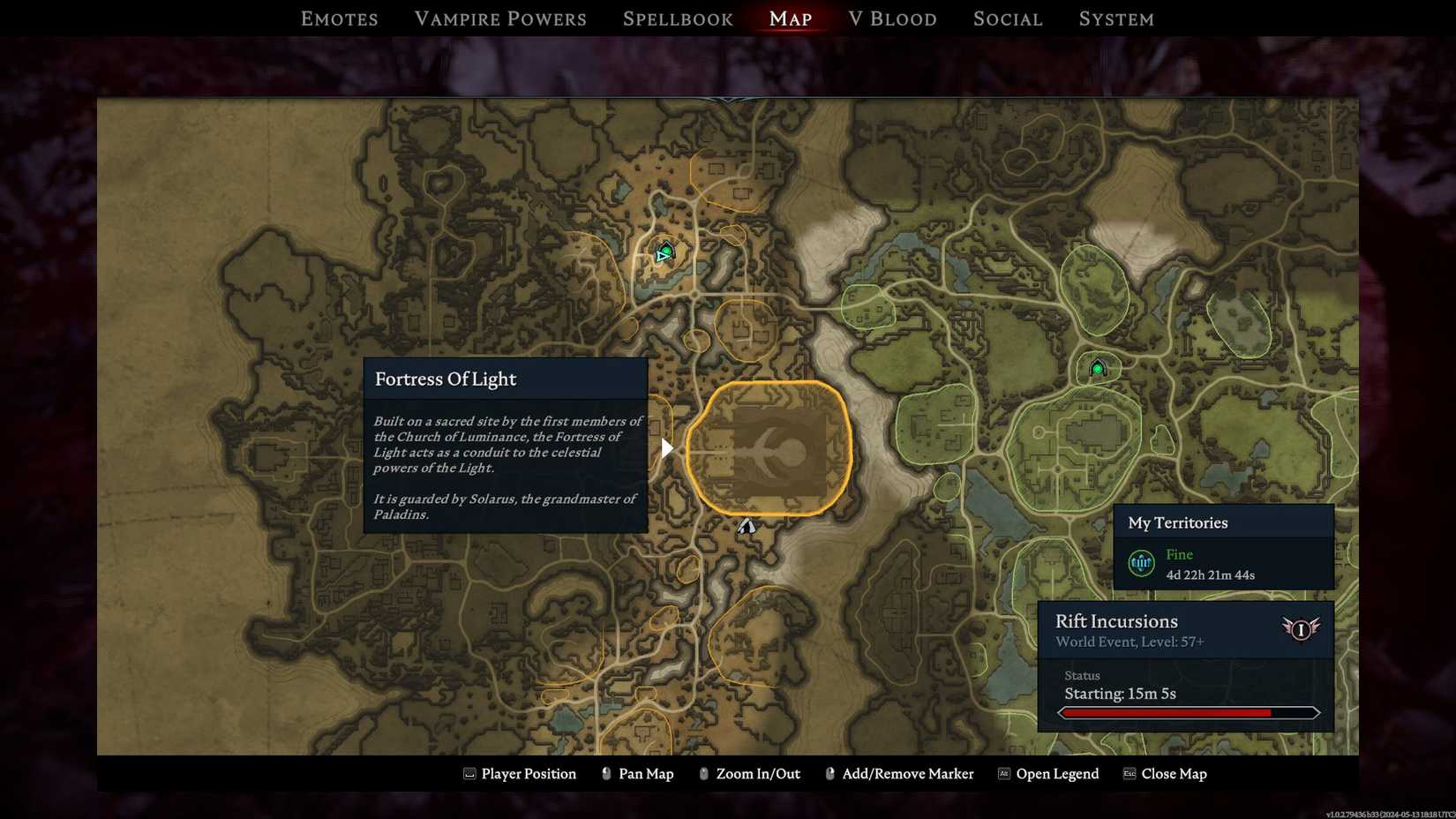1456x819 pixels.
Task: Click the green map marker near Fortress of Light
Action: pos(664,252)
